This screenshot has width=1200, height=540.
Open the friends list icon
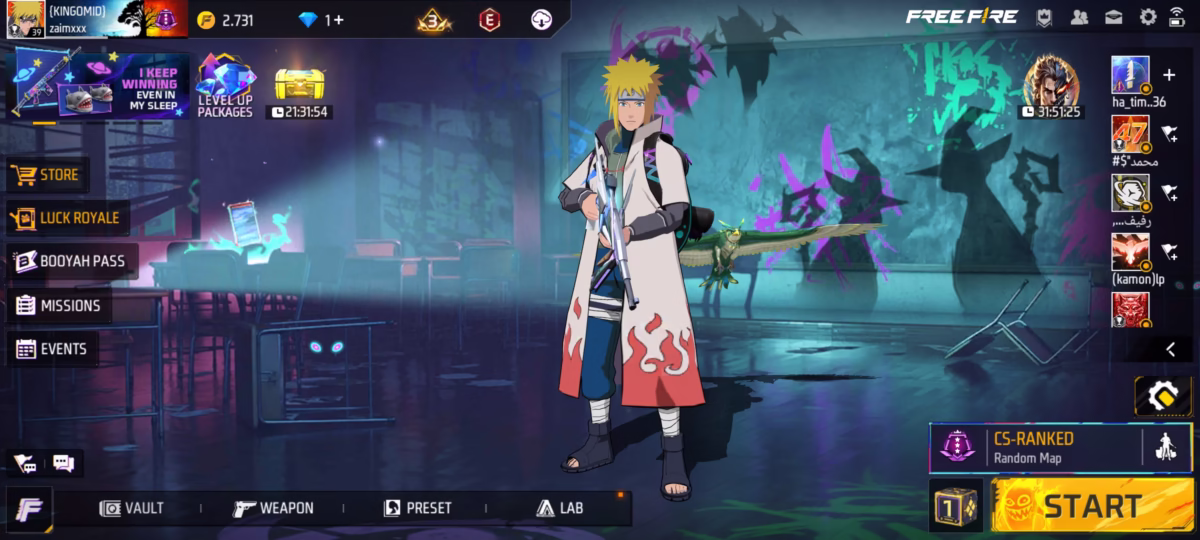pos(1080,16)
